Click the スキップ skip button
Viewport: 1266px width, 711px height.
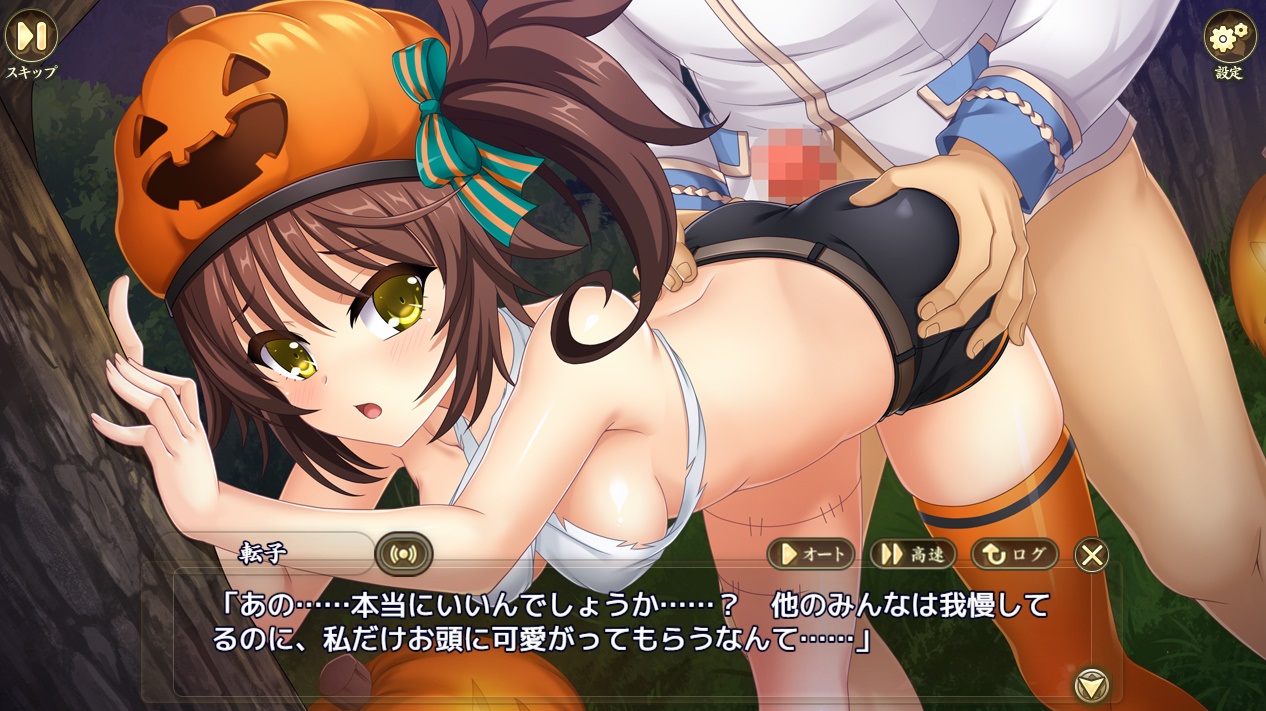tap(31, 36)
